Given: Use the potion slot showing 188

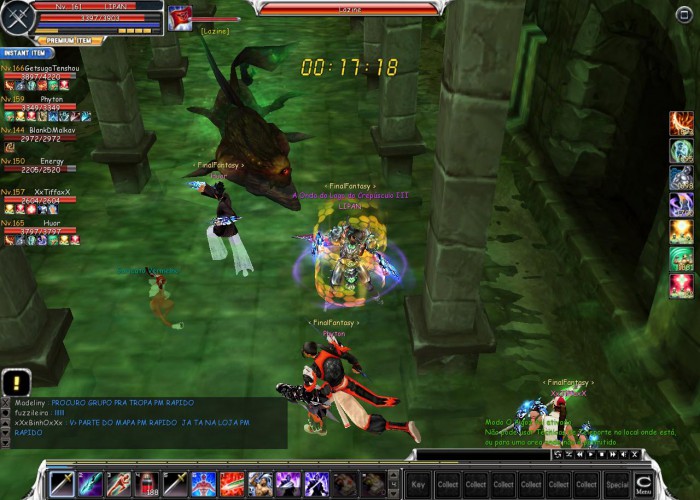Looking at the screenshot, I should click(x=147, y=483).
